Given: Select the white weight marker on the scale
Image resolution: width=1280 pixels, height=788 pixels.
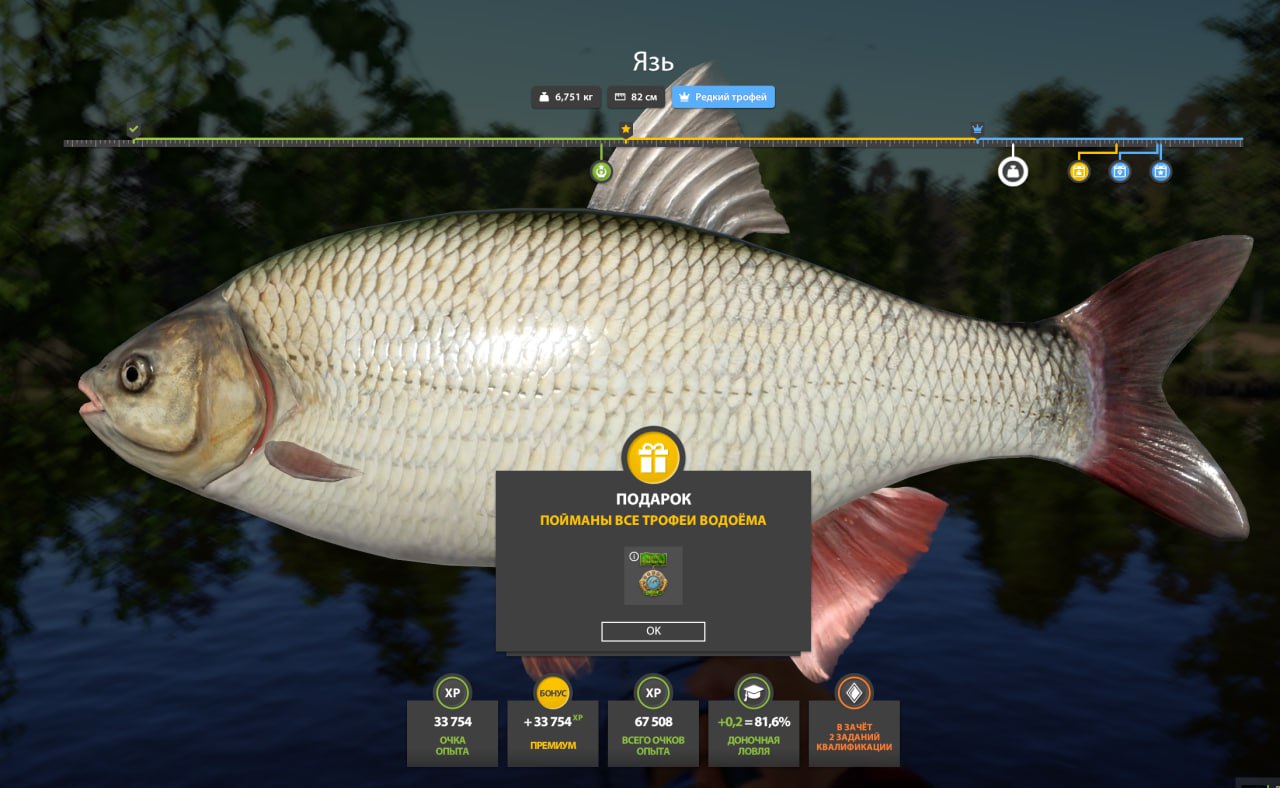Looking at the screenshot, I should [x=1012, y=172].
